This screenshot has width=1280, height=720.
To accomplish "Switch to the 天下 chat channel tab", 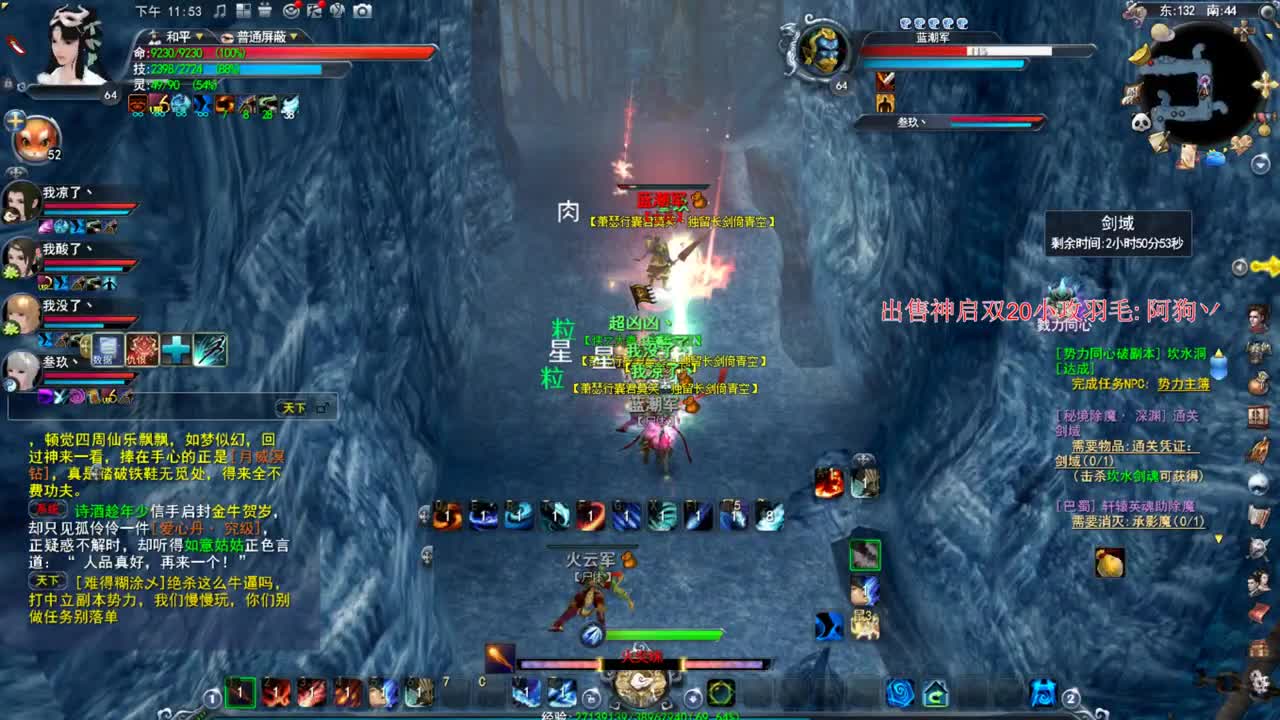I will coord(292,405).
